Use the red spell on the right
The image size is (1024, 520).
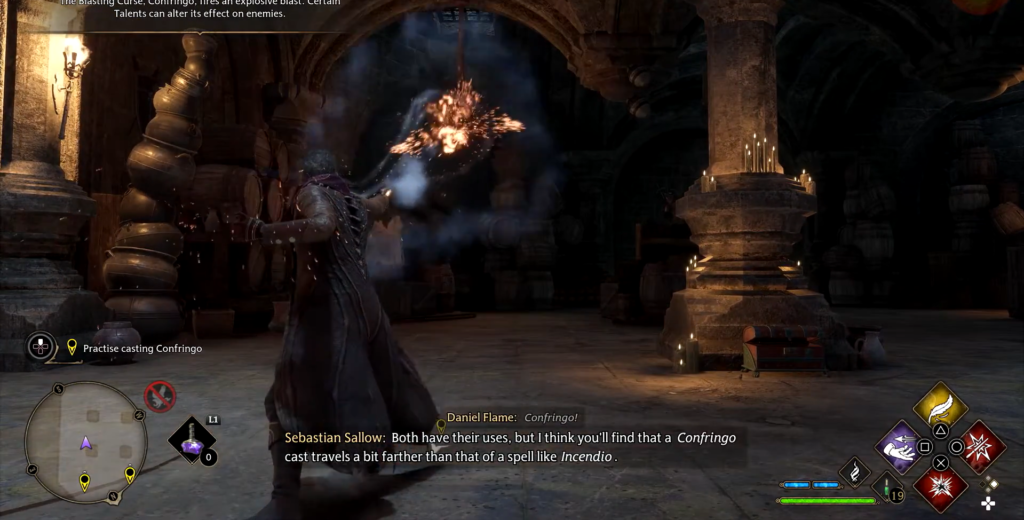(980, 446)
